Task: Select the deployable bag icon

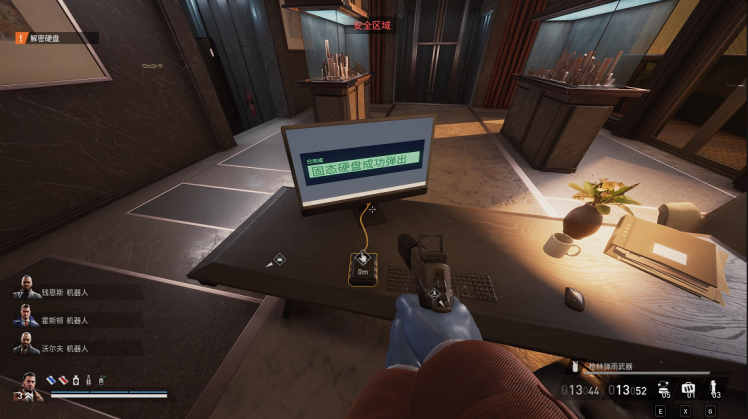Action: pyautogui.click(x=688, y=388)
